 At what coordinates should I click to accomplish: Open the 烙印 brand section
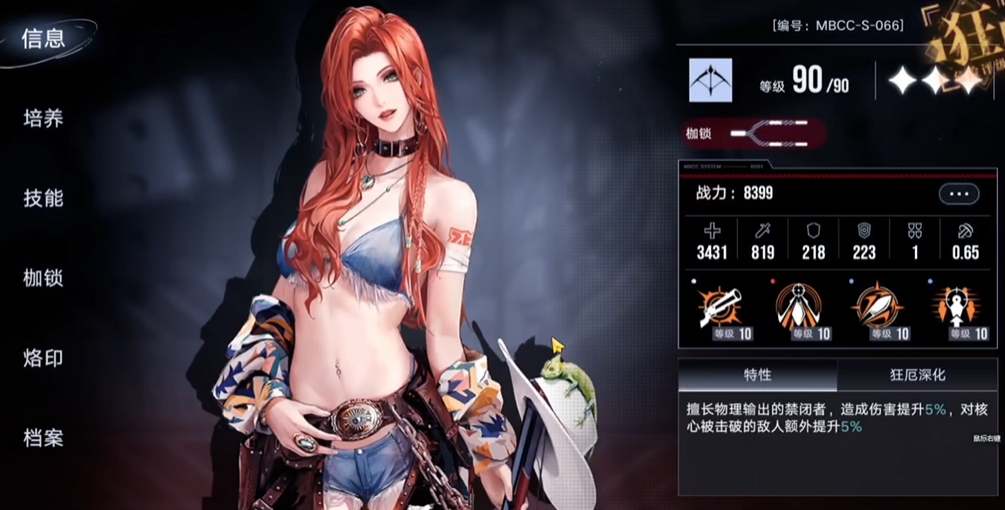coord(44,358)
